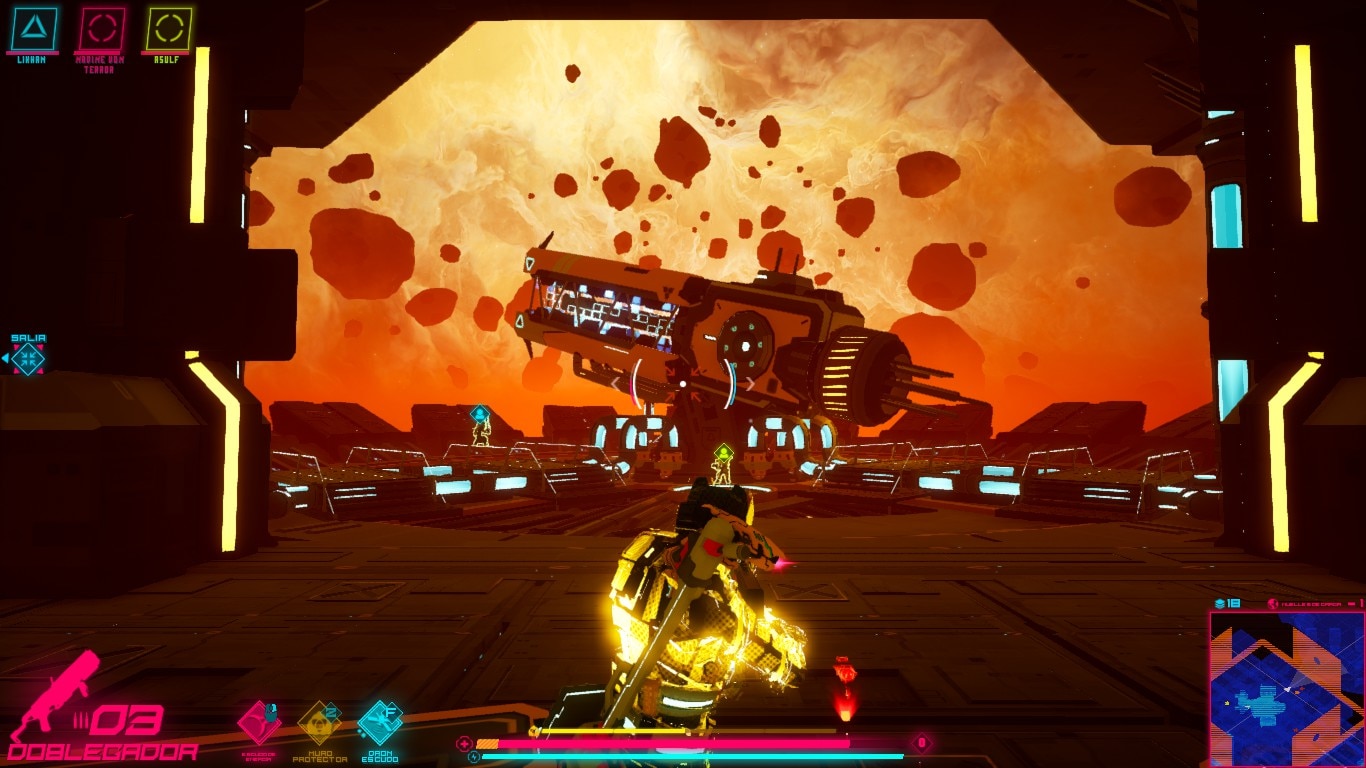1366x768 pixels.
Task: Activate the Dron Escudo ability
Action: [x=380, y=721]
